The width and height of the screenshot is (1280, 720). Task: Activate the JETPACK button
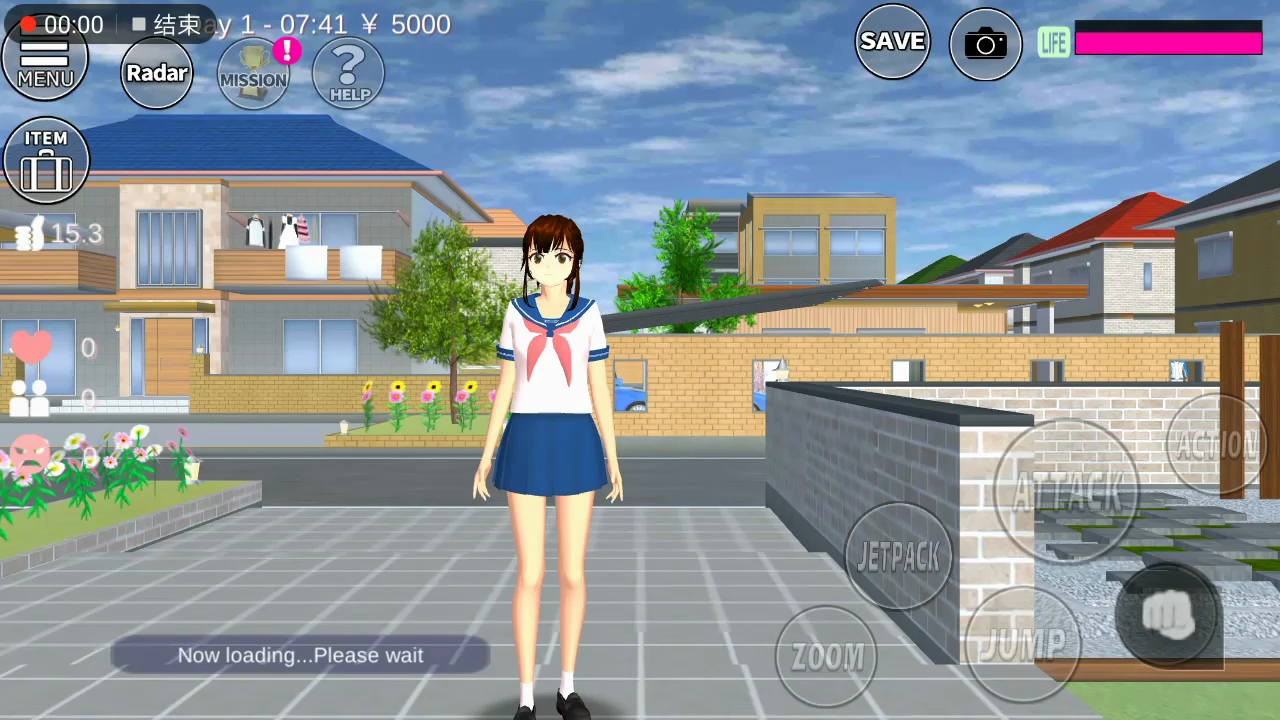point(898,557)
